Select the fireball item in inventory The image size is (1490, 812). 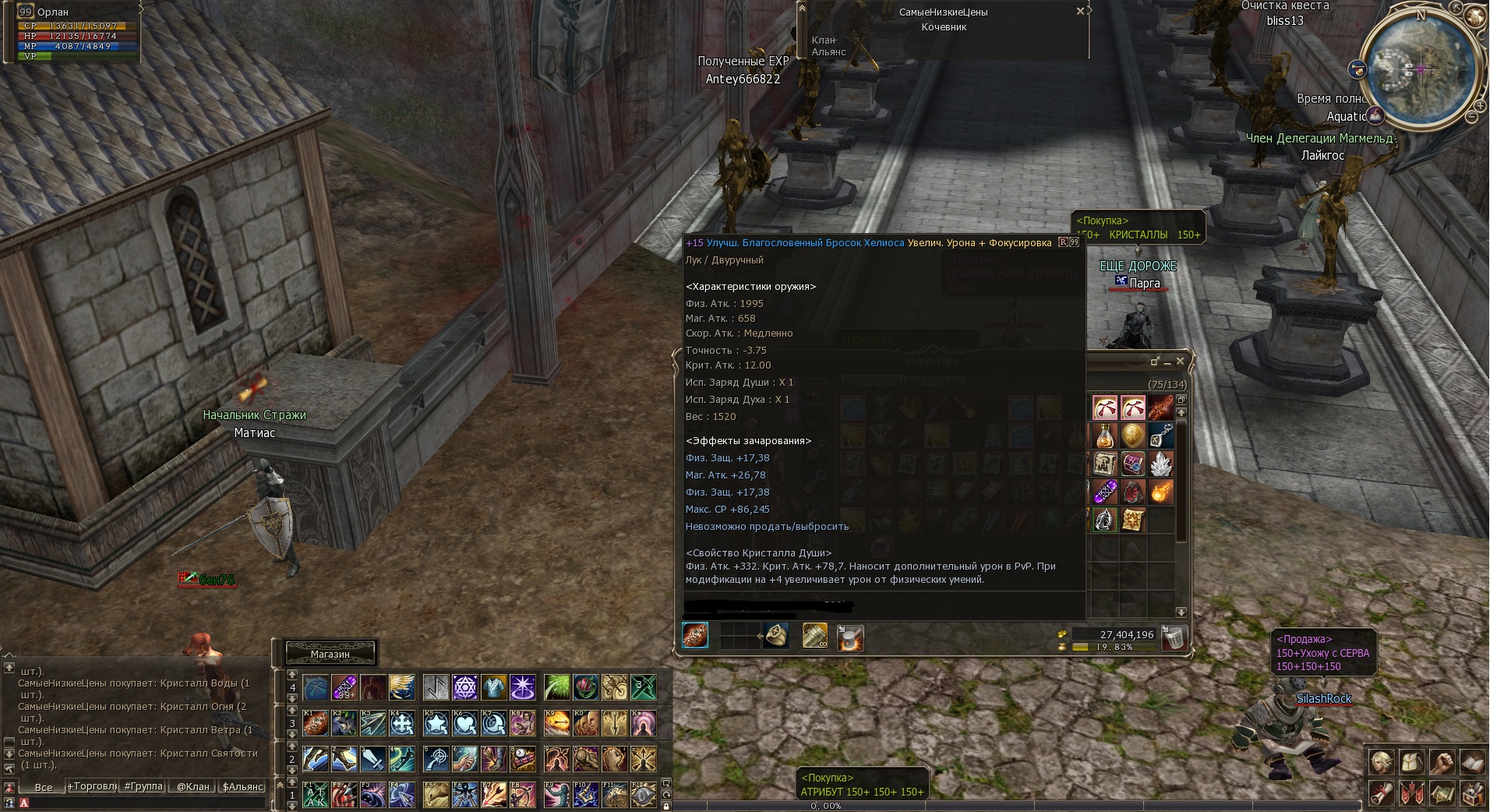1160,492
